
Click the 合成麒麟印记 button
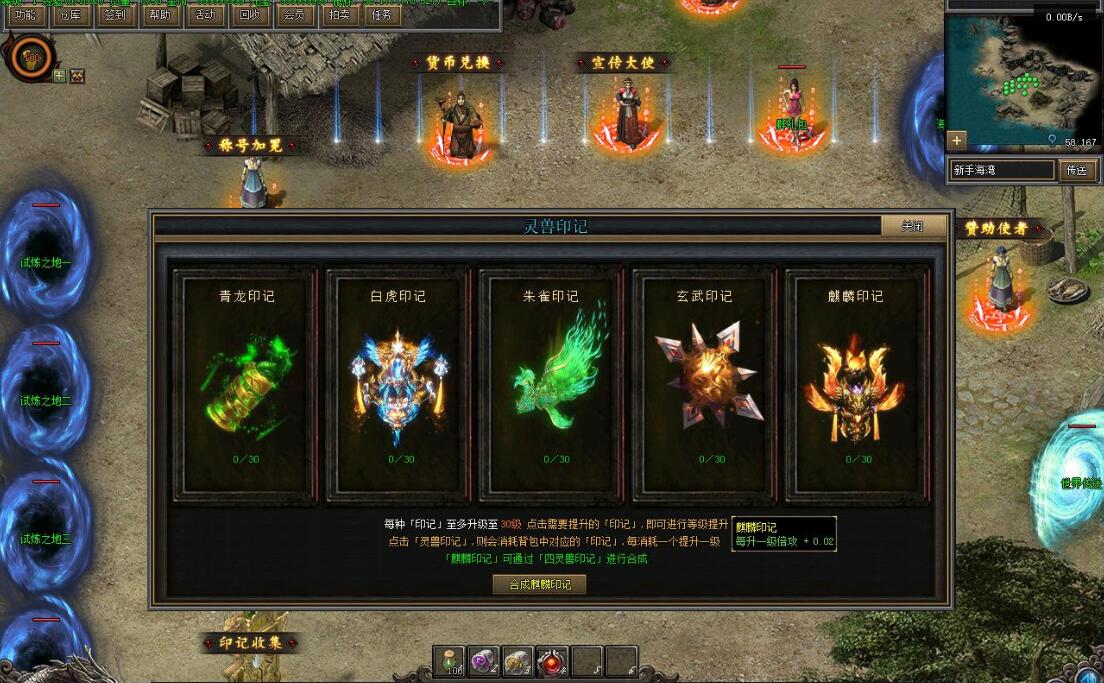point(540,584)
